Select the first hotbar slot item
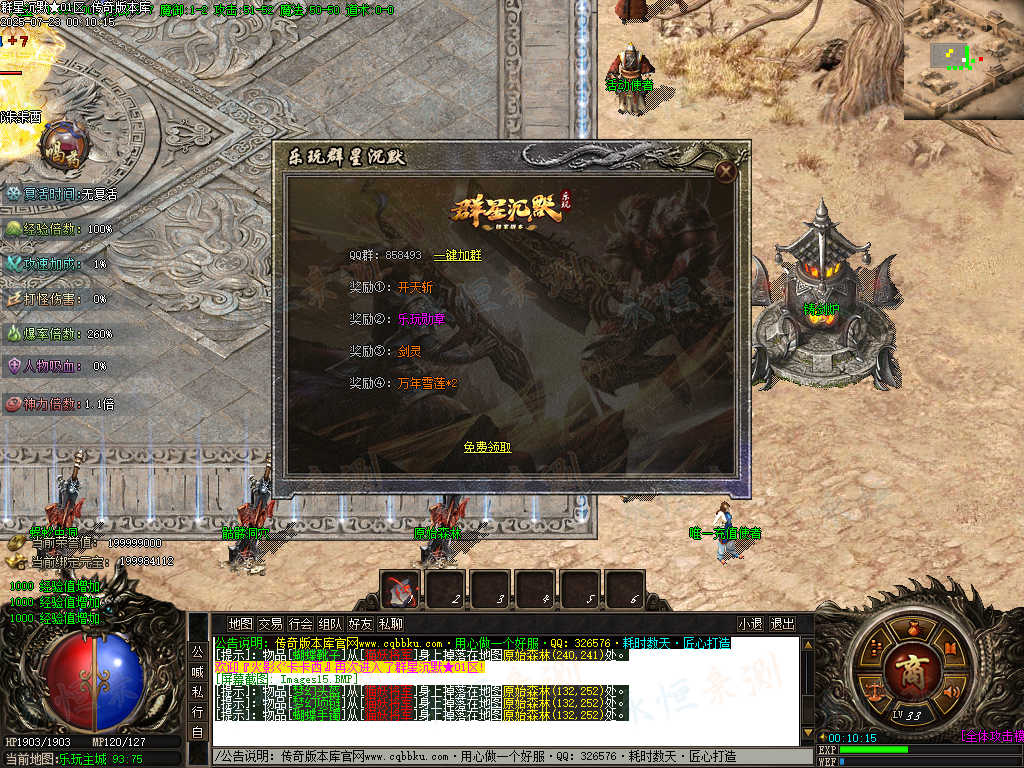Screen dimensions: 1024x768 coord(401,590)
